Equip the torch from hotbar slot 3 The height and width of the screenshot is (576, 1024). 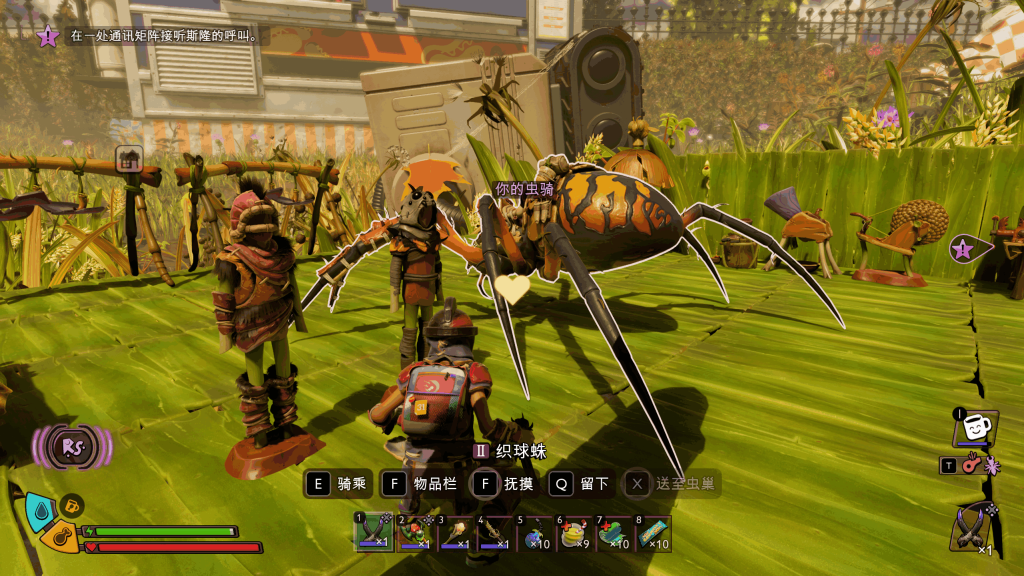point(454,532)
